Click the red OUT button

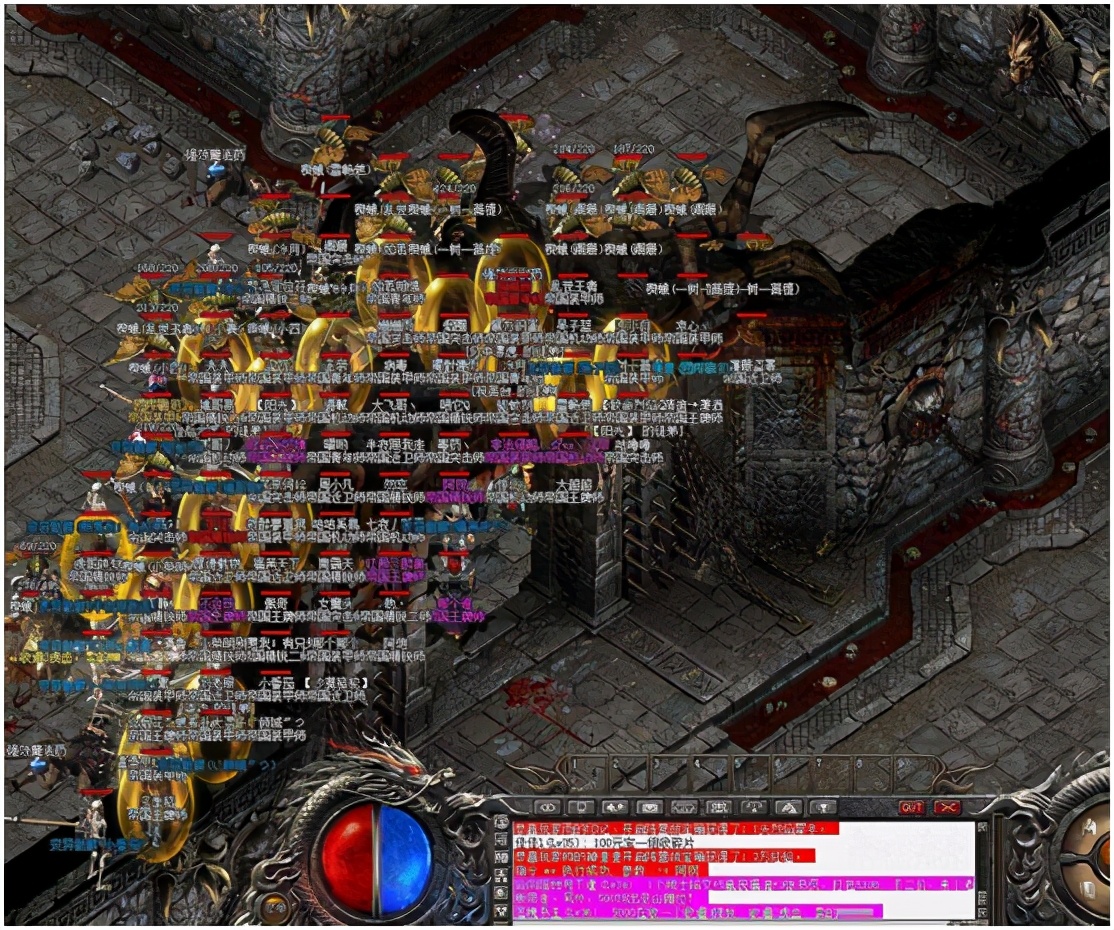point(911,807)
